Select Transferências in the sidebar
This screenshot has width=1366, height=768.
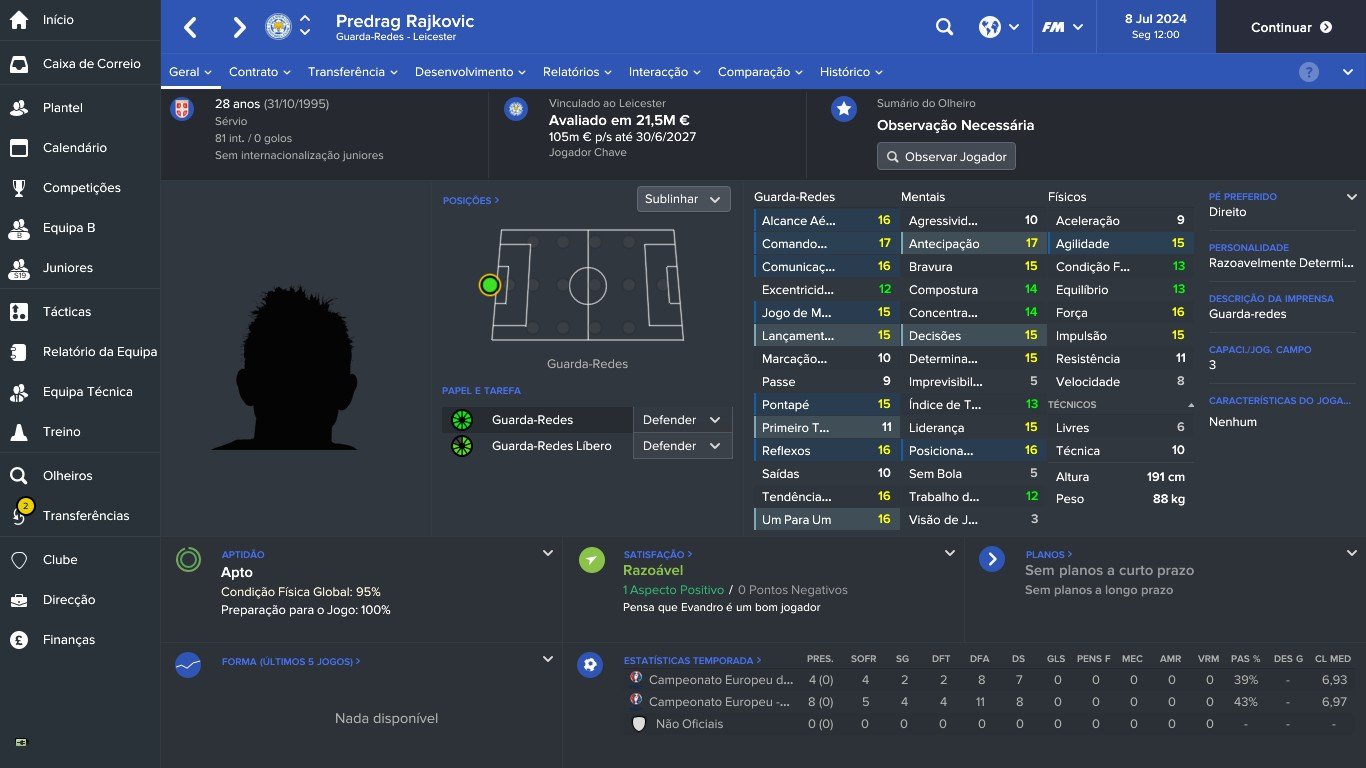[85, 516]
